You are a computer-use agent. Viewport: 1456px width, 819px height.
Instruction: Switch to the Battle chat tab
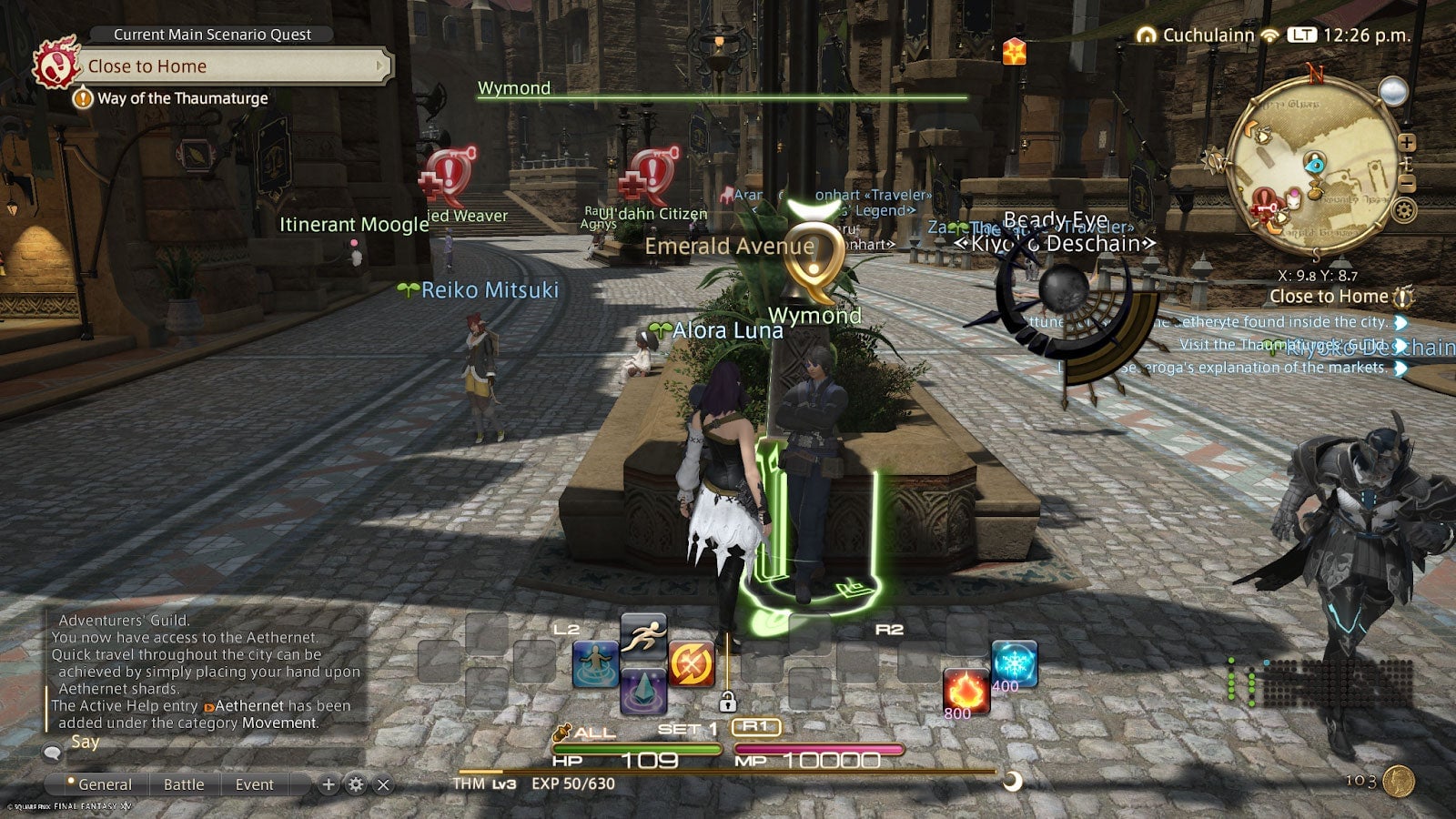pyautogui.click(x=184, y=784)
